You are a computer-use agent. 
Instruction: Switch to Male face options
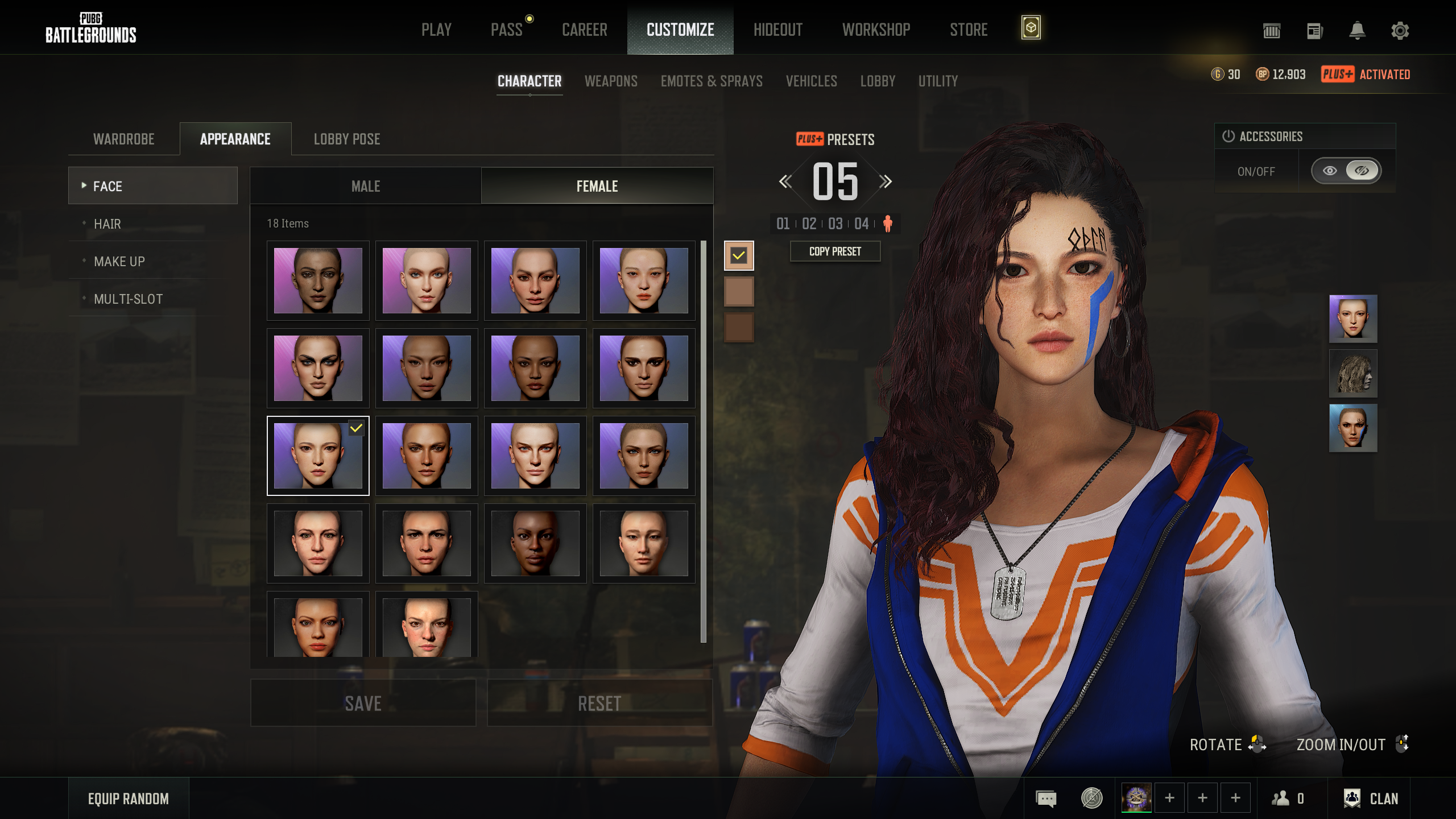coord(366,186)
